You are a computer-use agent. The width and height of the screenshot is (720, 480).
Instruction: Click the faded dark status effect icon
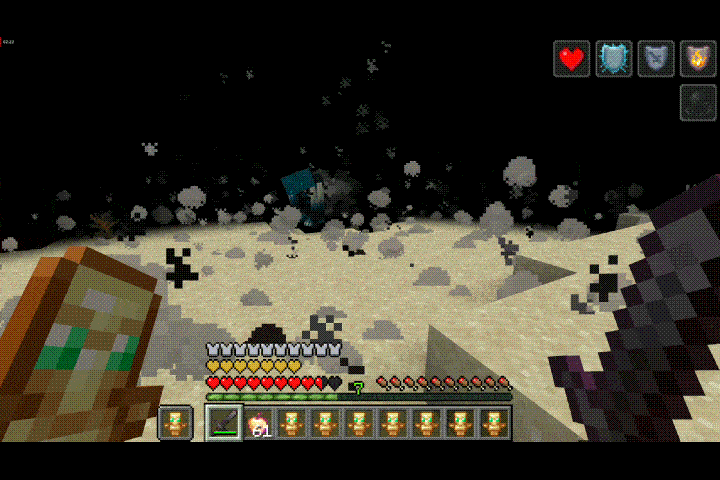697,102
